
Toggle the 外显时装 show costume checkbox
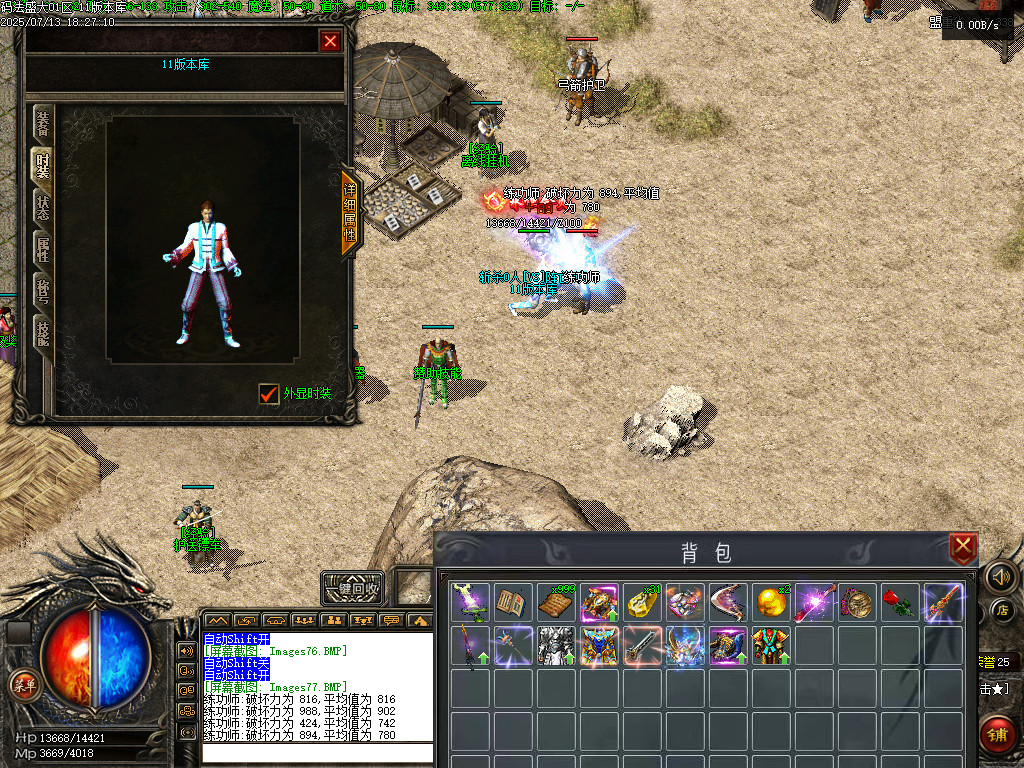click(x=268, y=394)
